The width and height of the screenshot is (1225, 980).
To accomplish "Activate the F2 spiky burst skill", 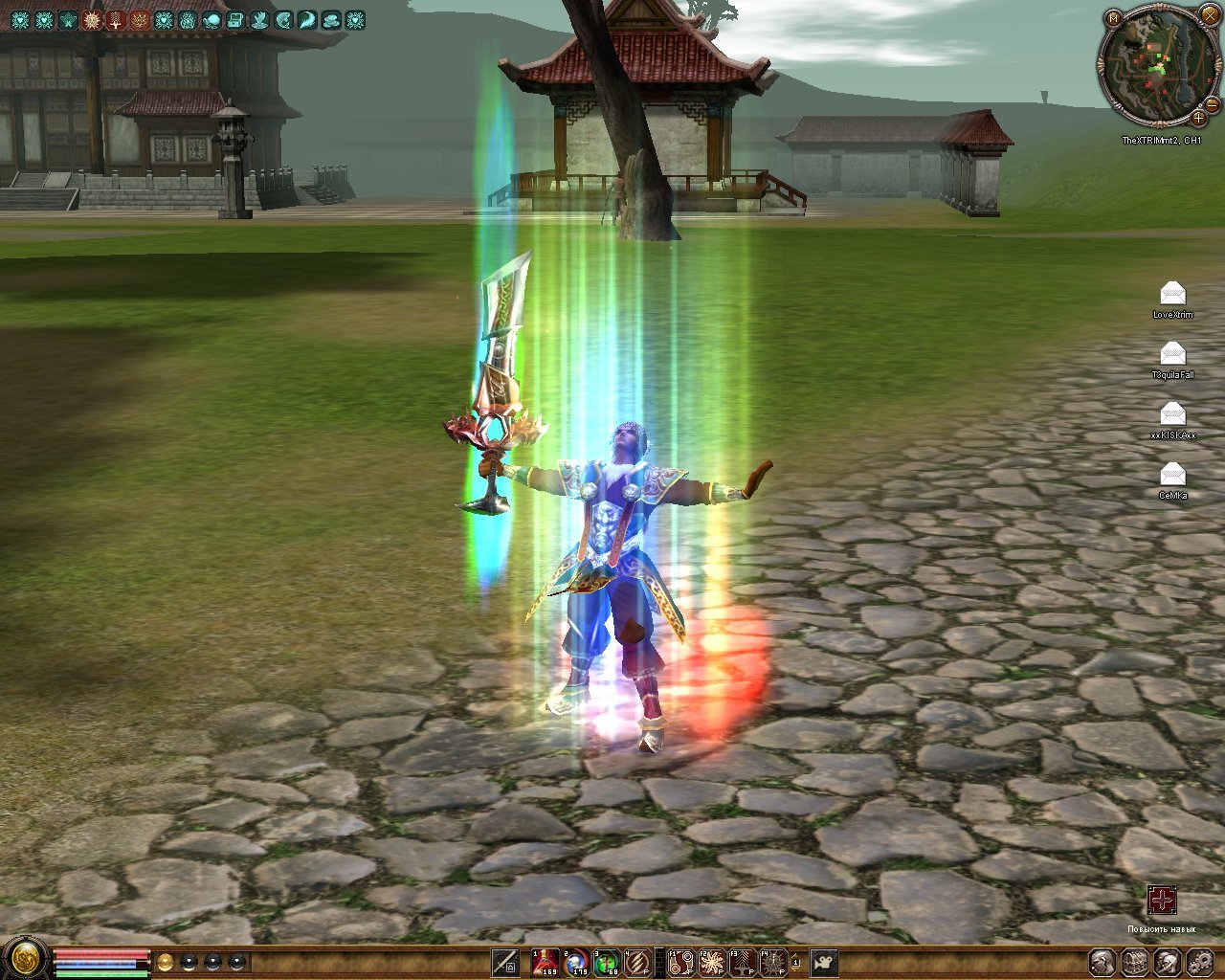I will coord(711,962).
